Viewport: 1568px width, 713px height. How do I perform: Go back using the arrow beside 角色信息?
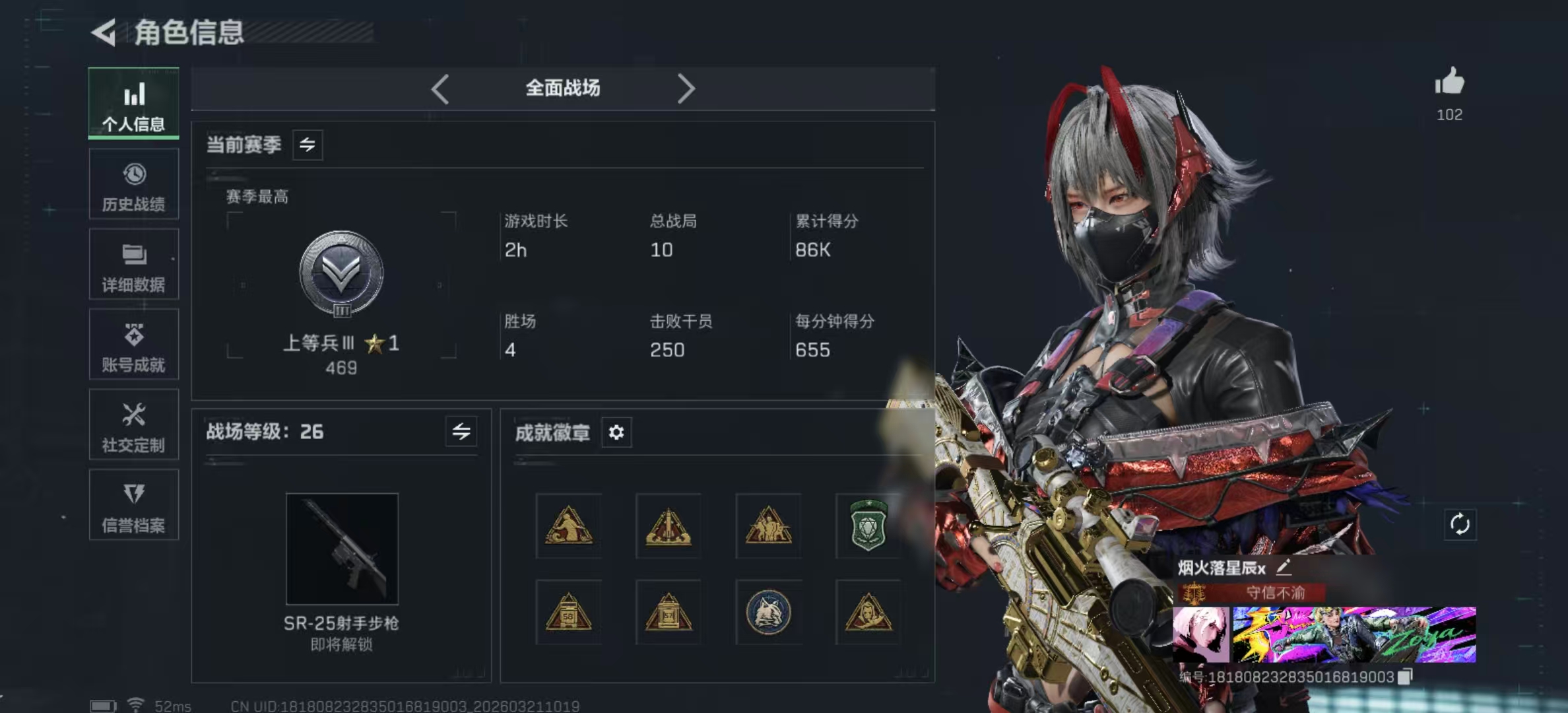pyautogui.click(x=104, y=32)
